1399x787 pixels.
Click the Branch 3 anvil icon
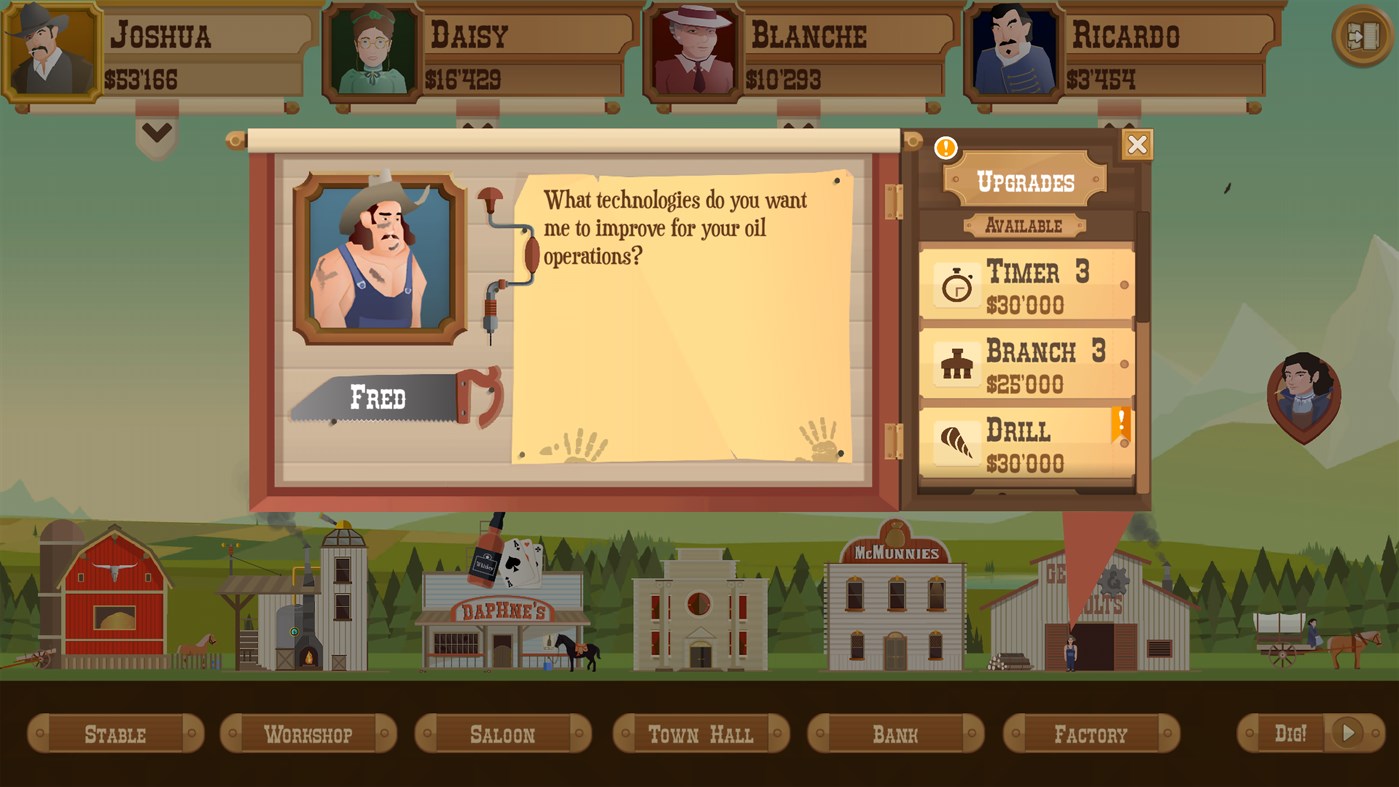(x=957, y=363)
